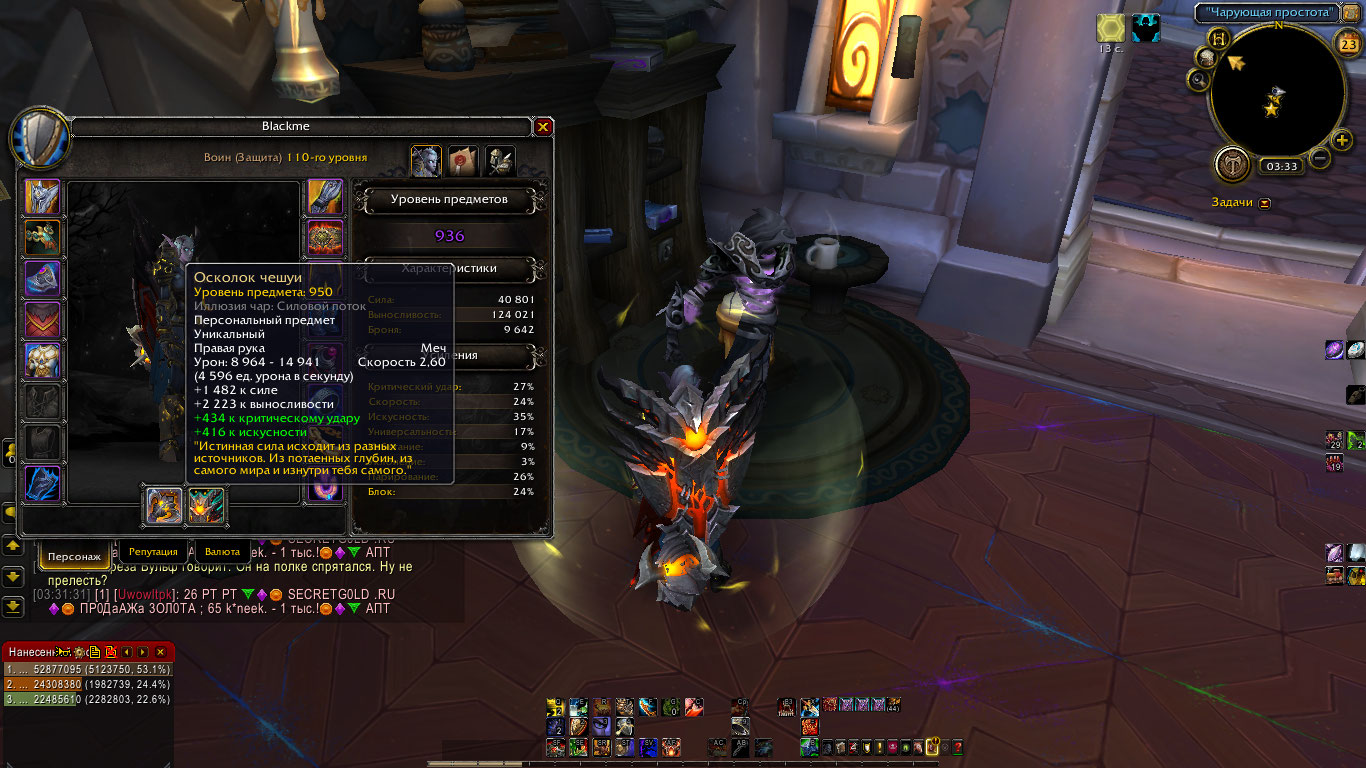Select the Персонаж tab

74,554
